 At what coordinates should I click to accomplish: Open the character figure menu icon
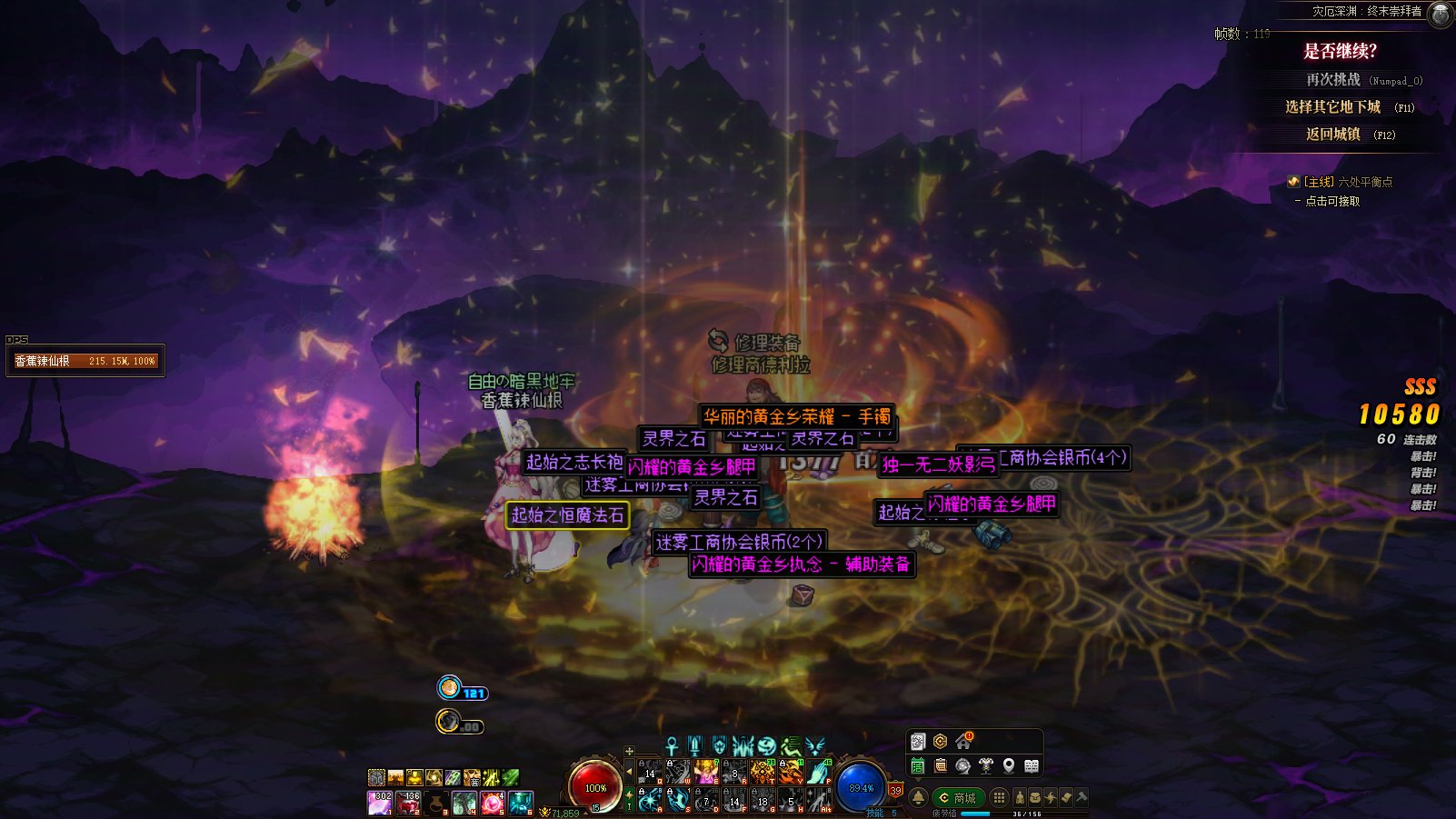tap(1020, 797)
